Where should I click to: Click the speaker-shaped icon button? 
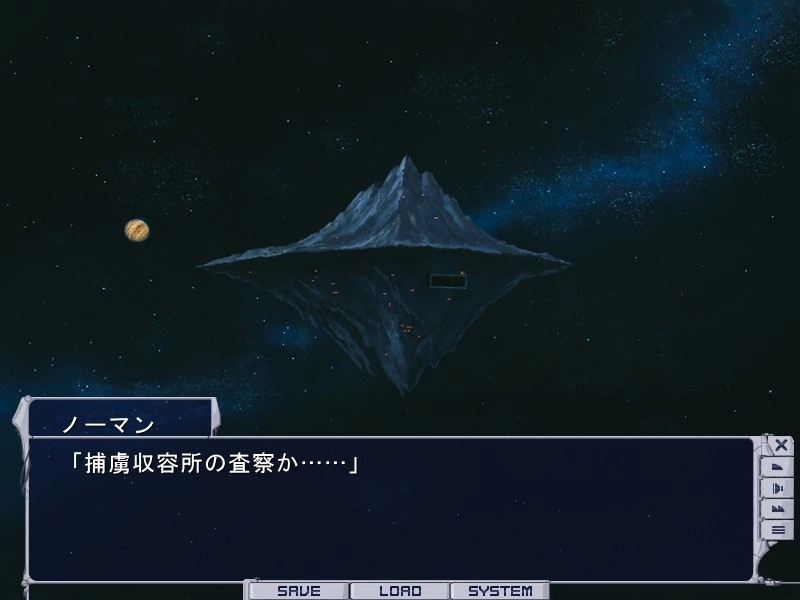(x=778, y=488)
